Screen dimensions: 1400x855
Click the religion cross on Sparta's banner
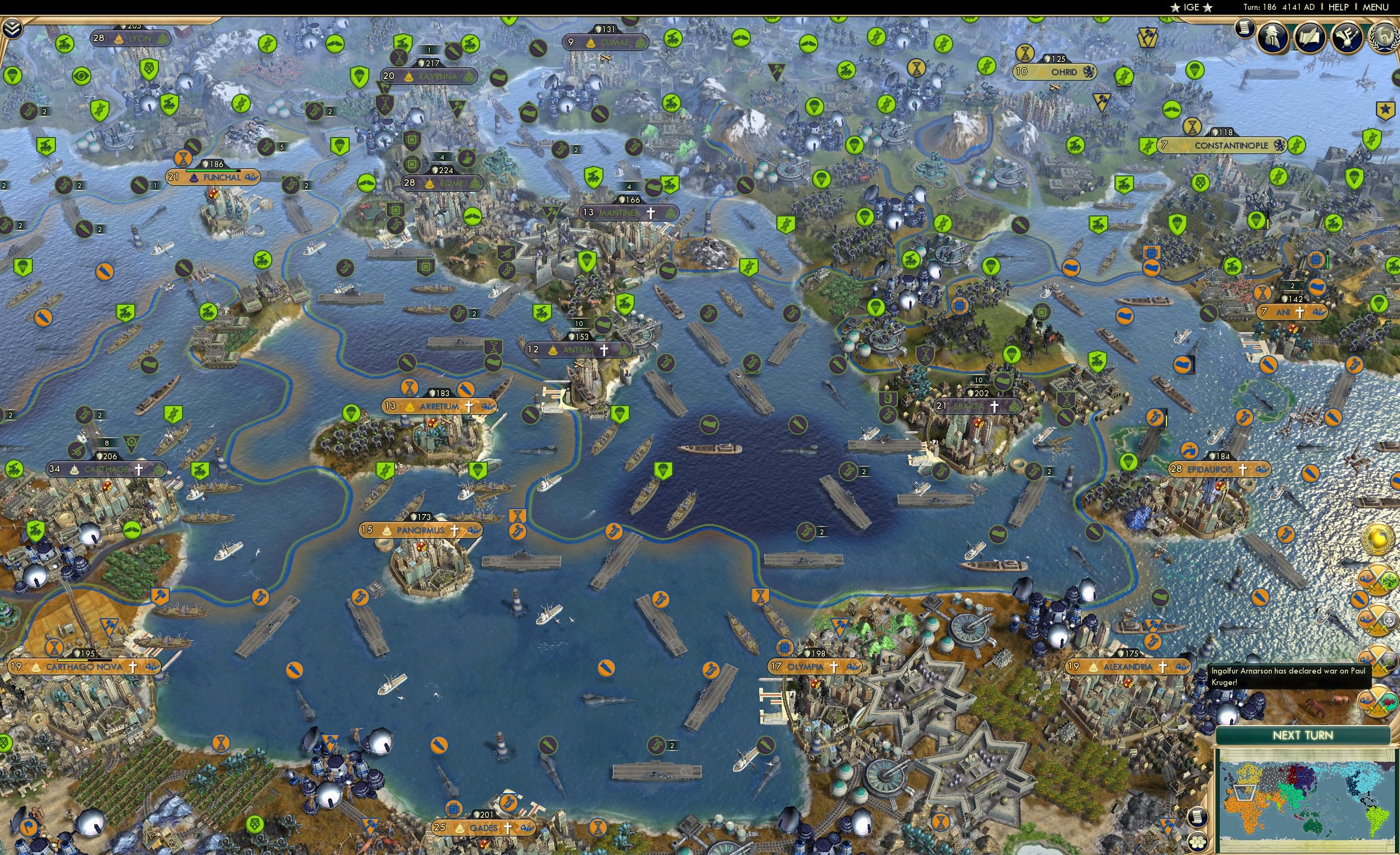995,407
